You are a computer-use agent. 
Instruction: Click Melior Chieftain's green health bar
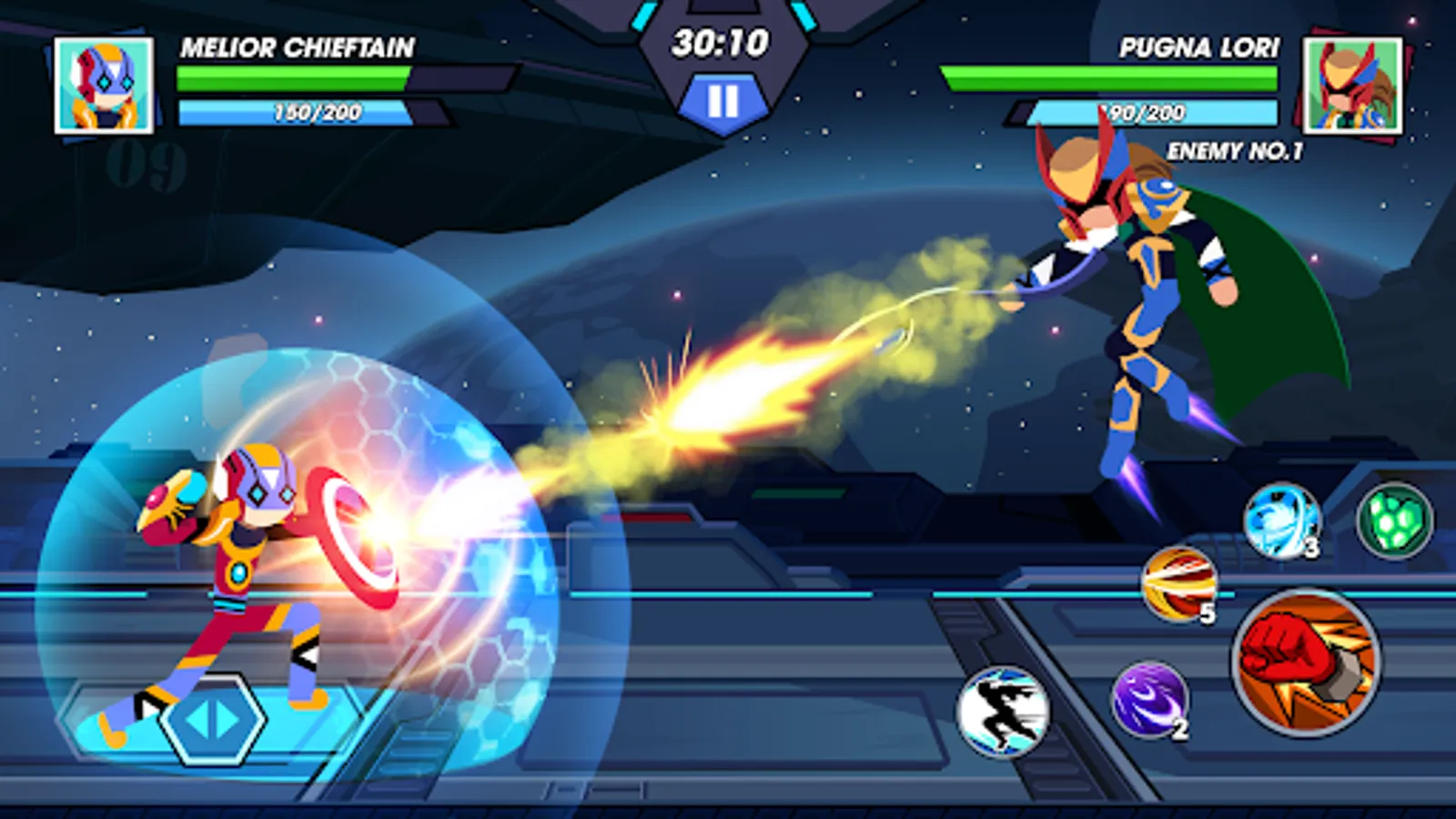pos(296,76)
